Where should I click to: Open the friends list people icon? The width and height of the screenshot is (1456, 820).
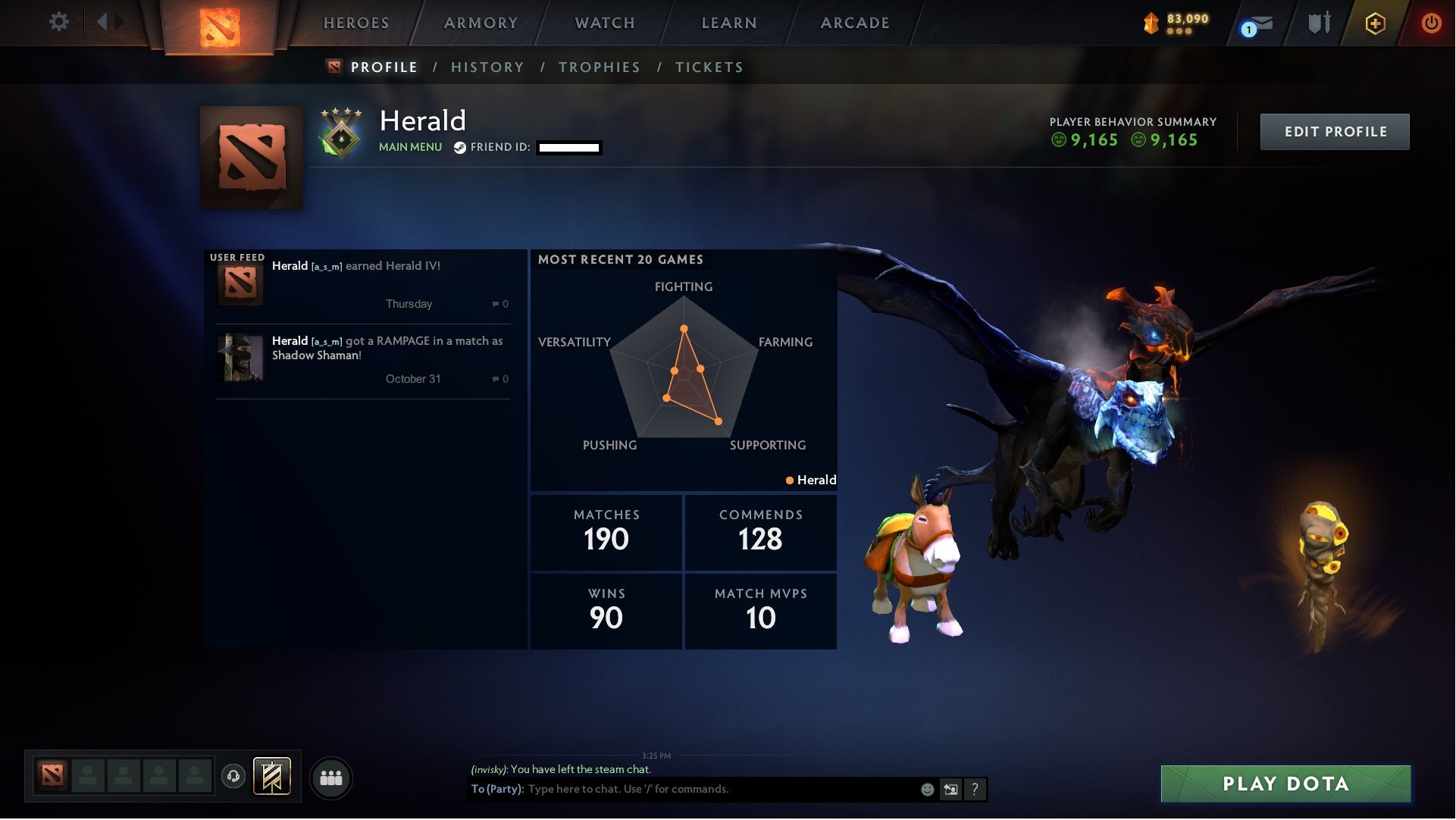click(331, 777)
